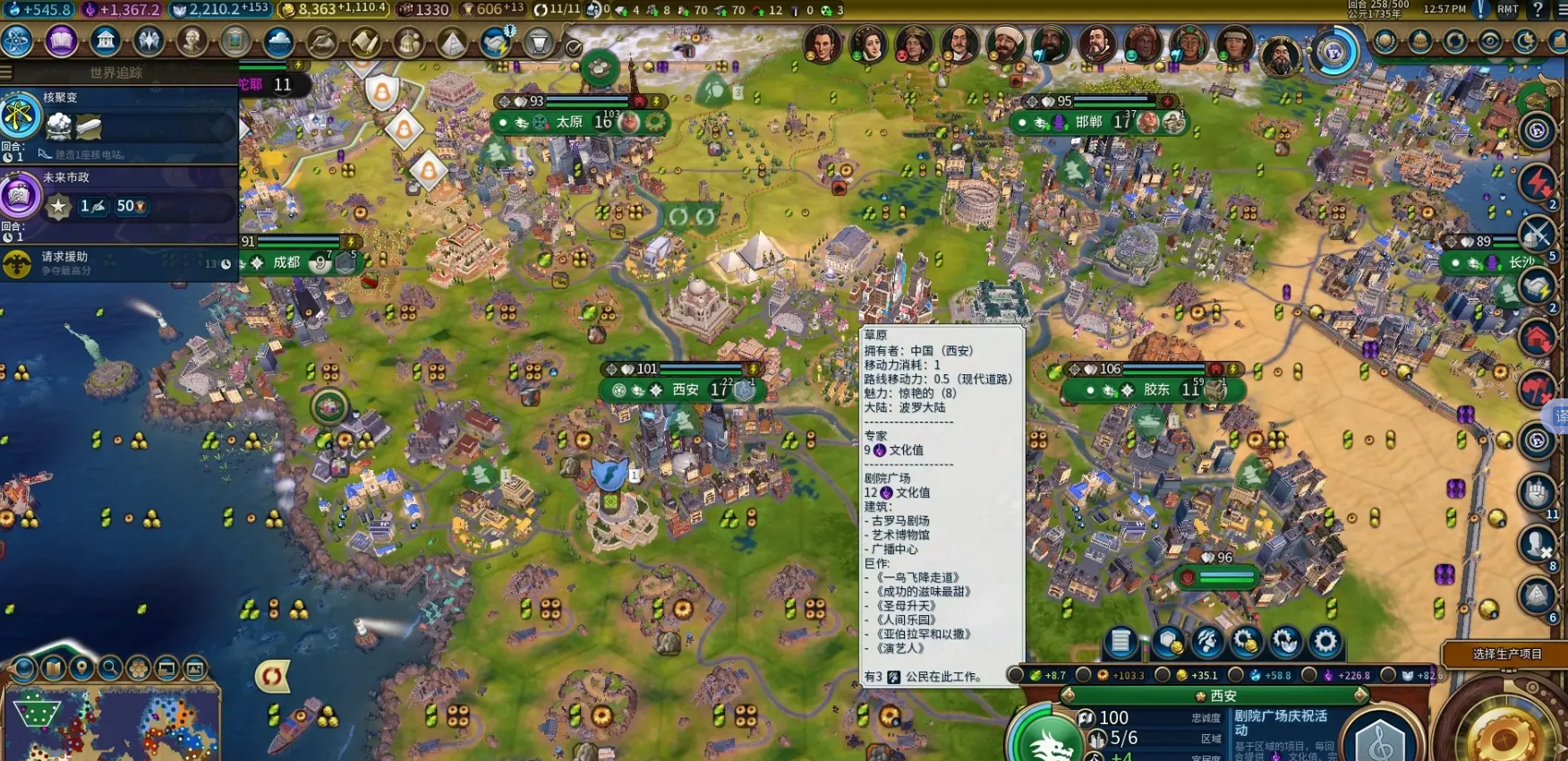Viewport: 1568px width, 761px height.
Task: Open the climate panel rain cloud icon
Action: pyautogui.click(x=277, y=42)
